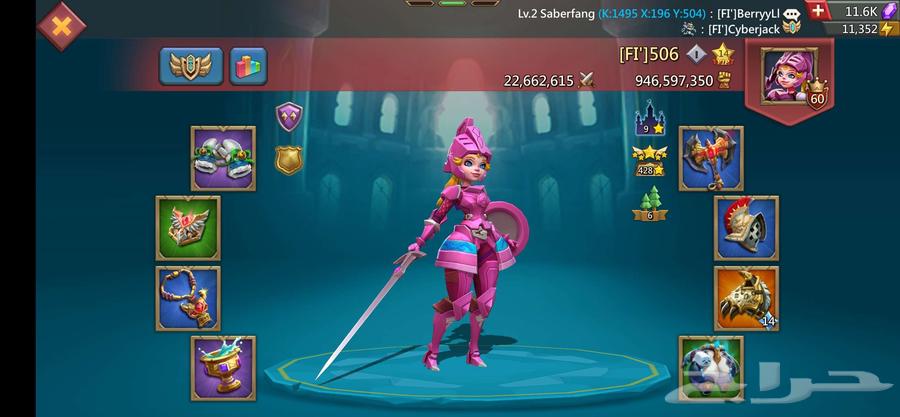Select the green-gem gauntlets equipment slot
This screenshot has width=900, height=417.
(x=223, y=158)
